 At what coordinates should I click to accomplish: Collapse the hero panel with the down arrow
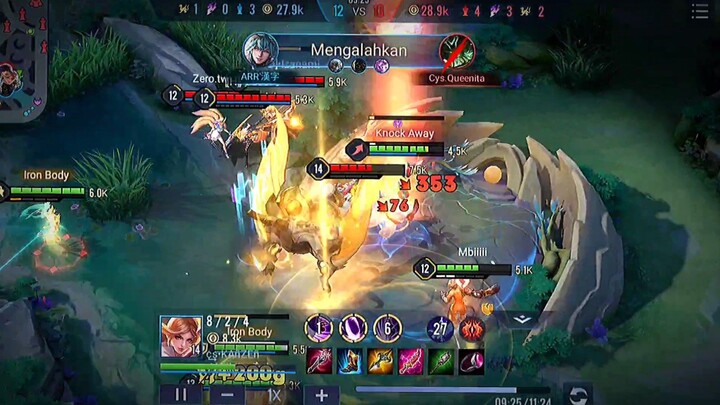521,320
